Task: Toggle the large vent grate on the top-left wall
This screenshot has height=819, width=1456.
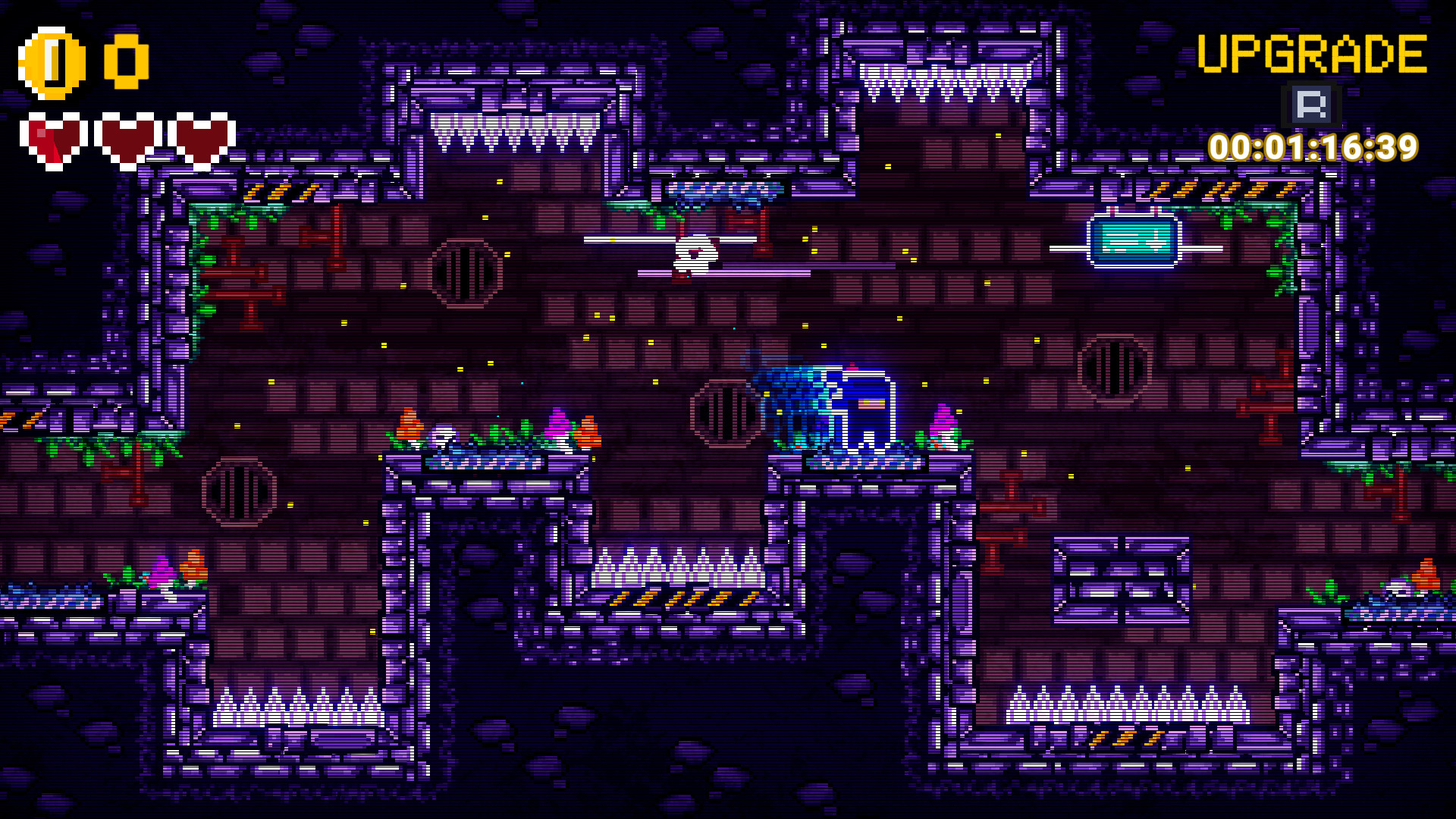Action: click(468, 273)
